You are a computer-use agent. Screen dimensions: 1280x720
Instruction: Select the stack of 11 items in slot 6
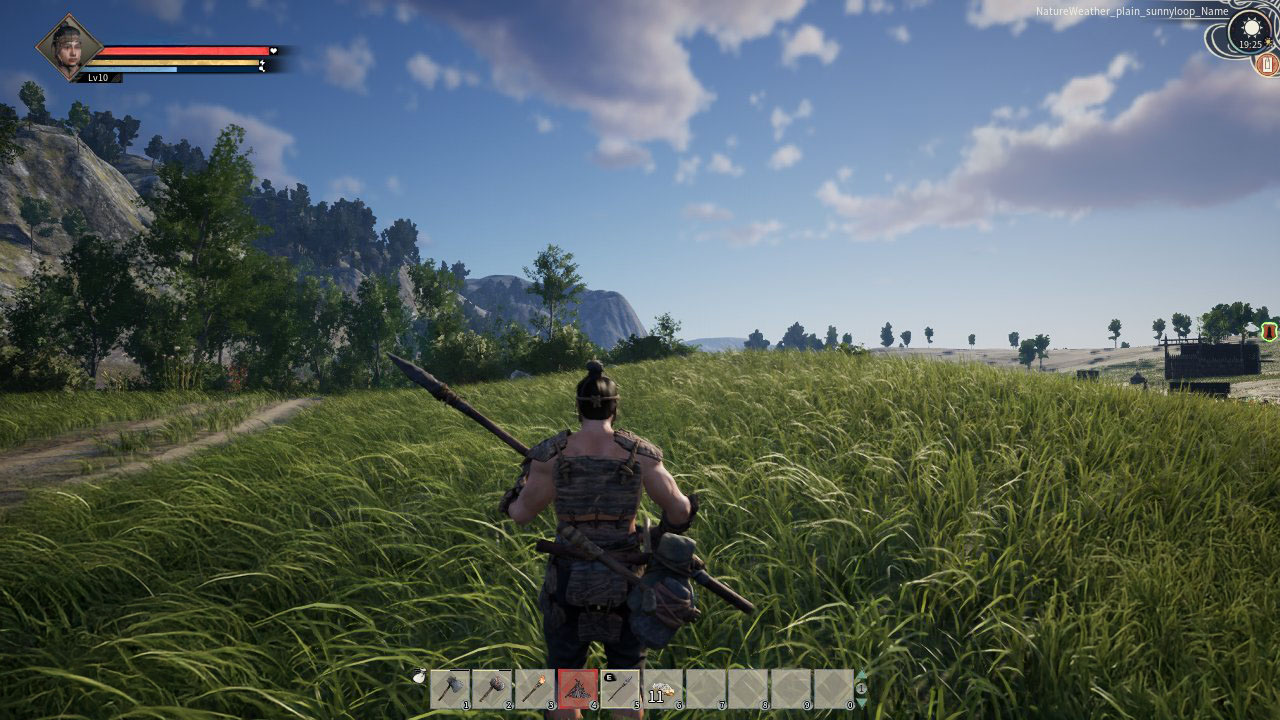(x=663, y=689)
